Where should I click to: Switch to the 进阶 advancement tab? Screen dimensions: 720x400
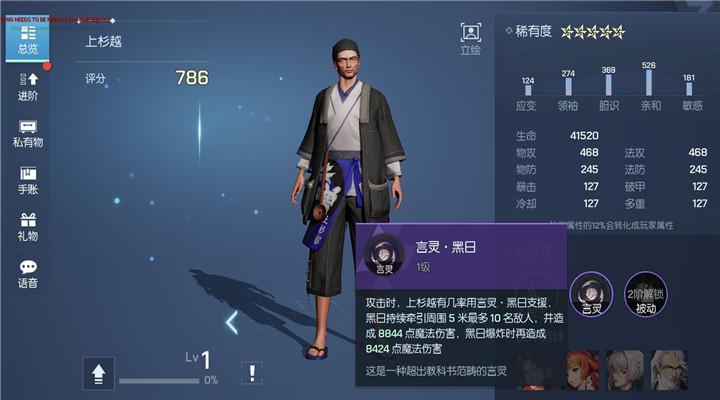tap(28, 86)
